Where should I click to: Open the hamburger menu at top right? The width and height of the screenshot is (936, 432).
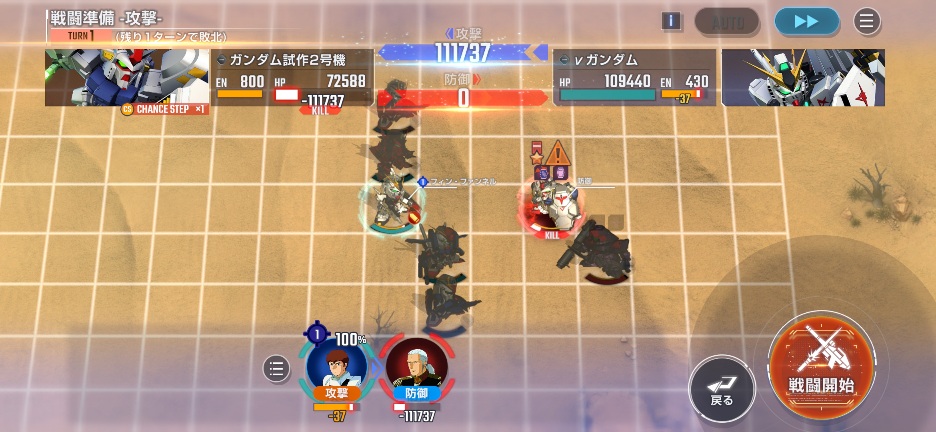(867, 21)
